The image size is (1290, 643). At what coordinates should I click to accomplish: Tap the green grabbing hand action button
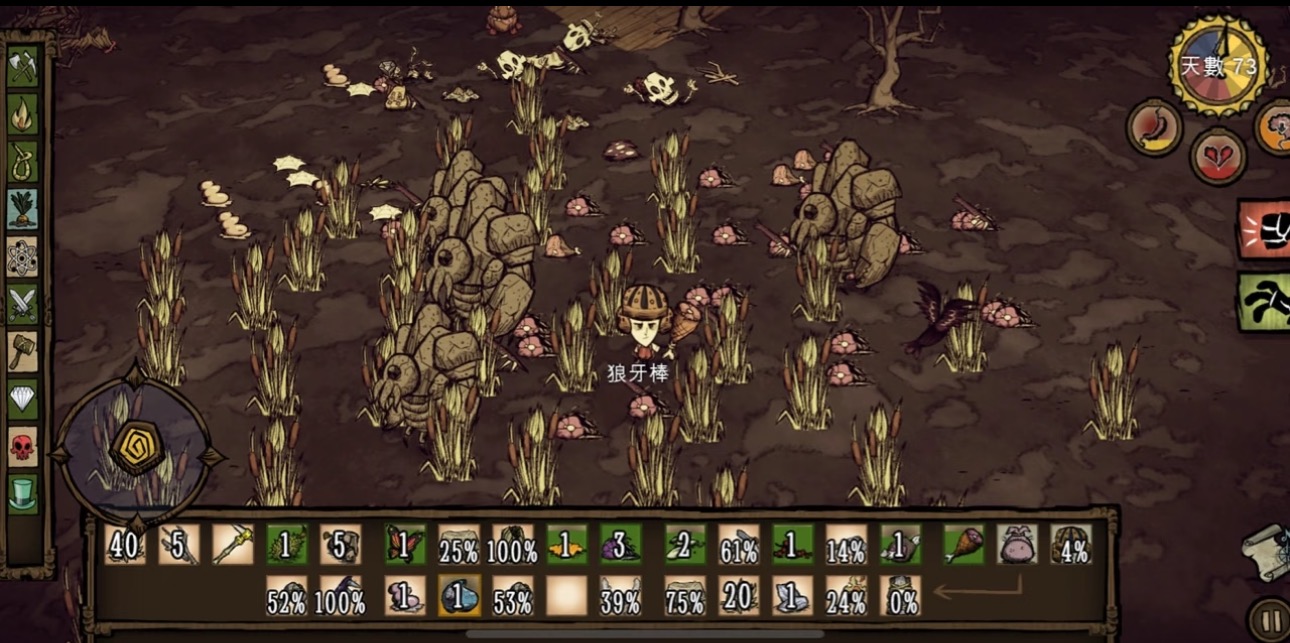[x=1264, y=301]
